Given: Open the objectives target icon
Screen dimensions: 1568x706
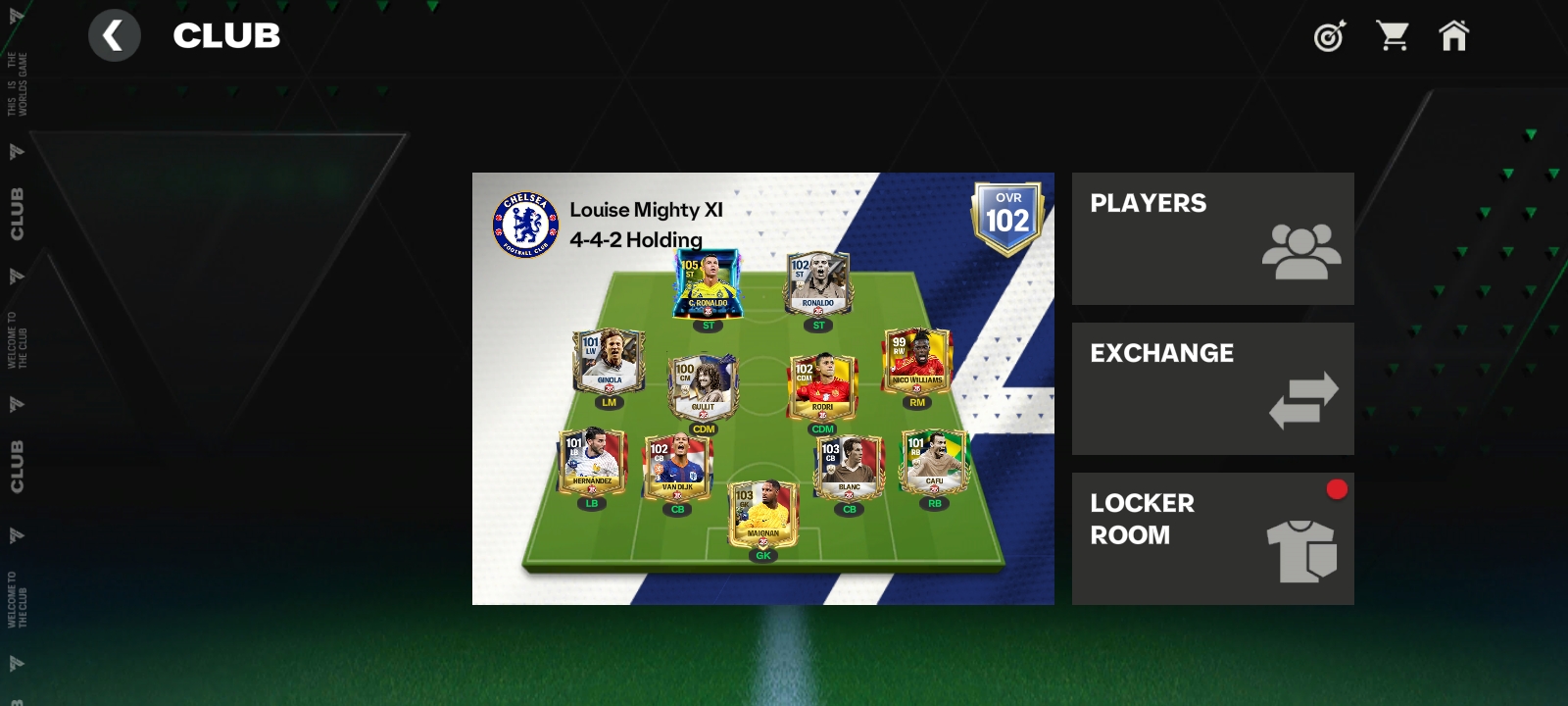Looking at the screenshot, I should [1329, 36].
